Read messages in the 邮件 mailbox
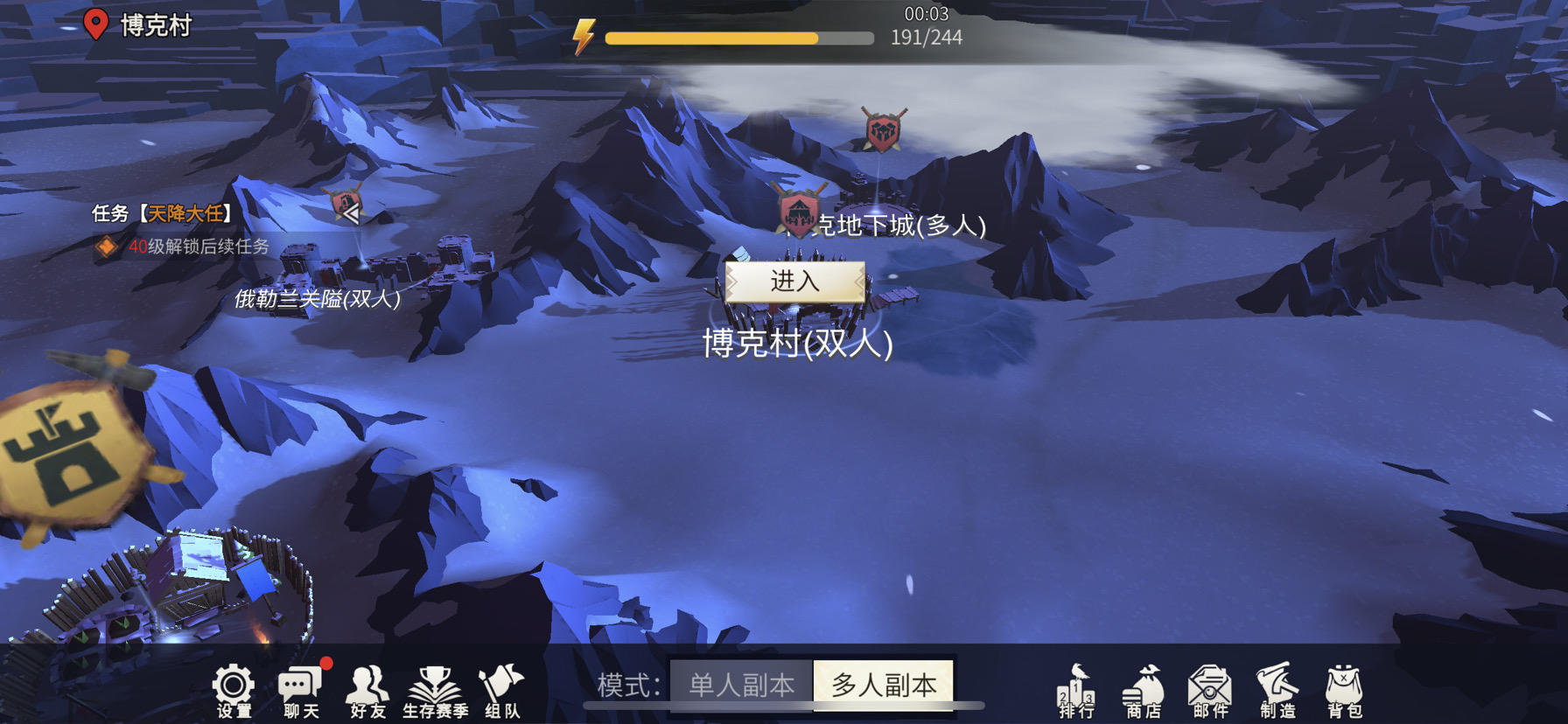 tap(1212, 690)
